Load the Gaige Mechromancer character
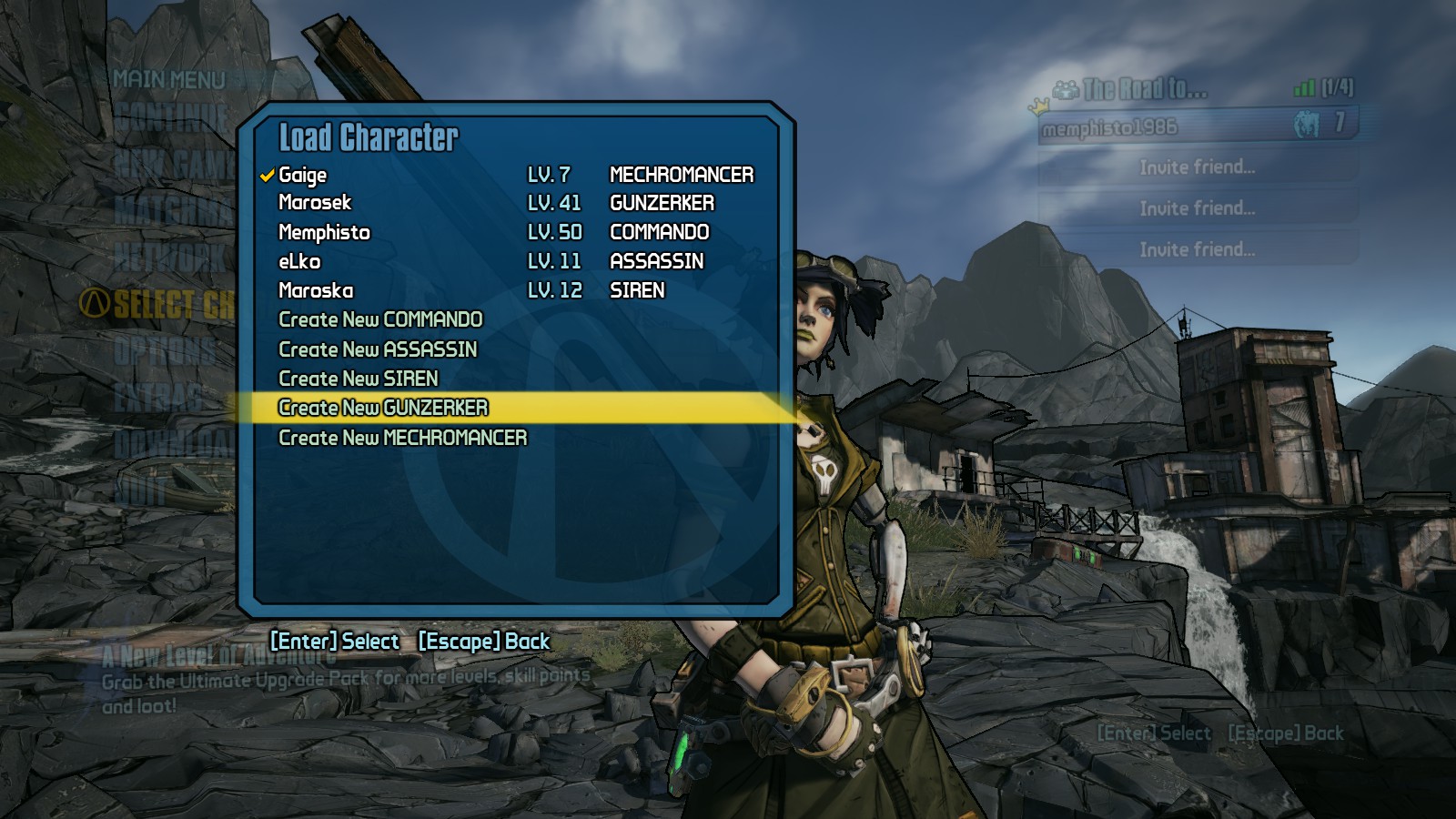1456x819 pixels. tap(303, 175)
